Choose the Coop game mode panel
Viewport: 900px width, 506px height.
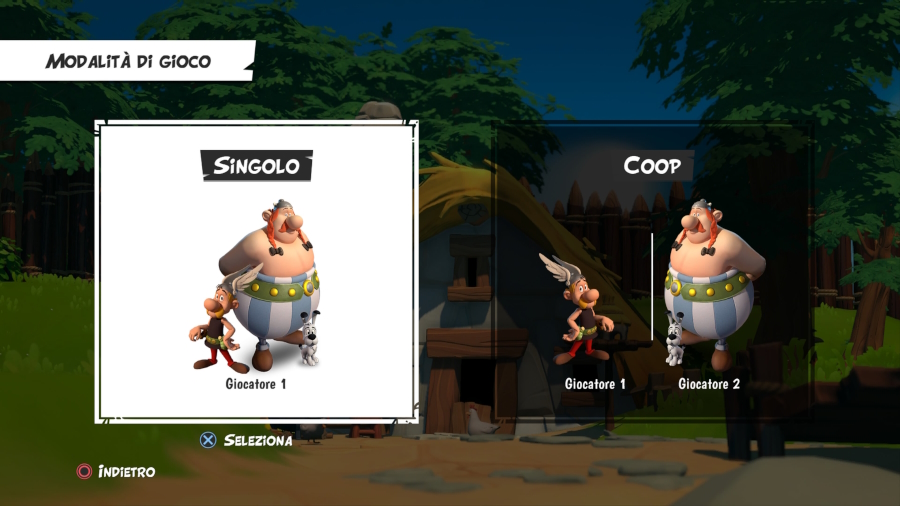tap(654, 272)
